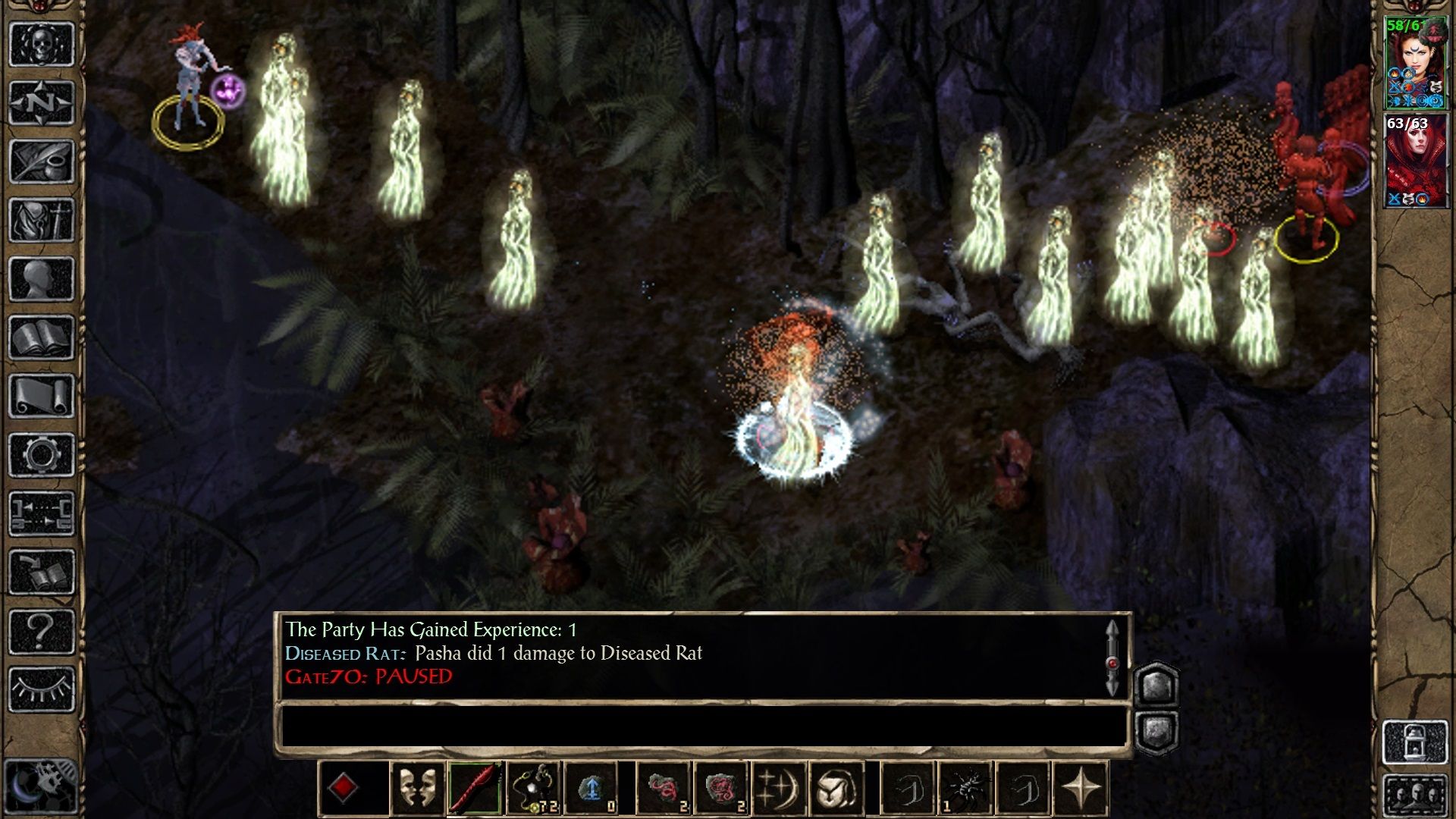Choose the red blade weapon slot
Screen dimensions: 1456x819
475,789
